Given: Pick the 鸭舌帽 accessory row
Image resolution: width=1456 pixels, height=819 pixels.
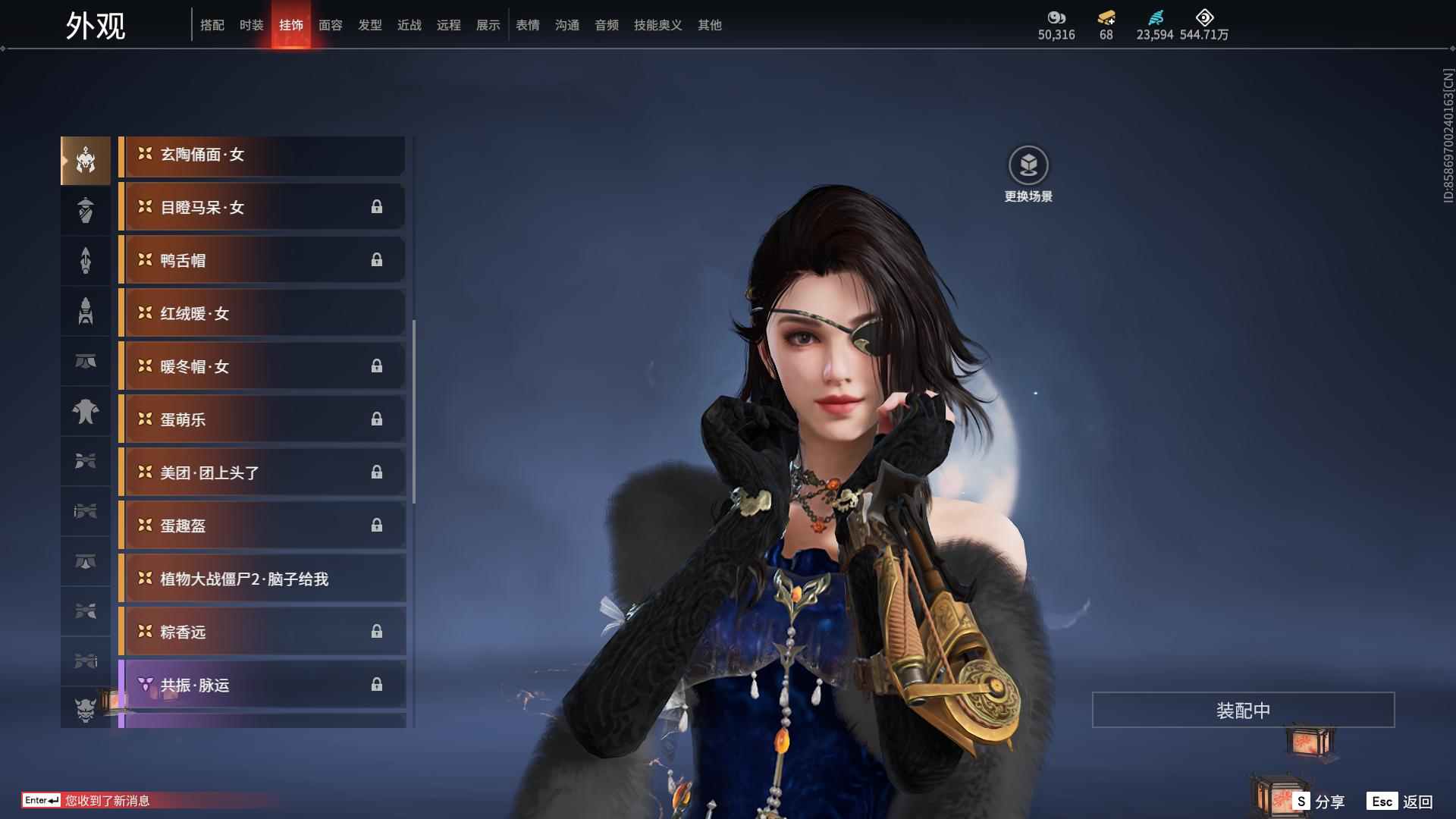Looking at the screenshot, I should pyautogui.click(x=262, y=261).
